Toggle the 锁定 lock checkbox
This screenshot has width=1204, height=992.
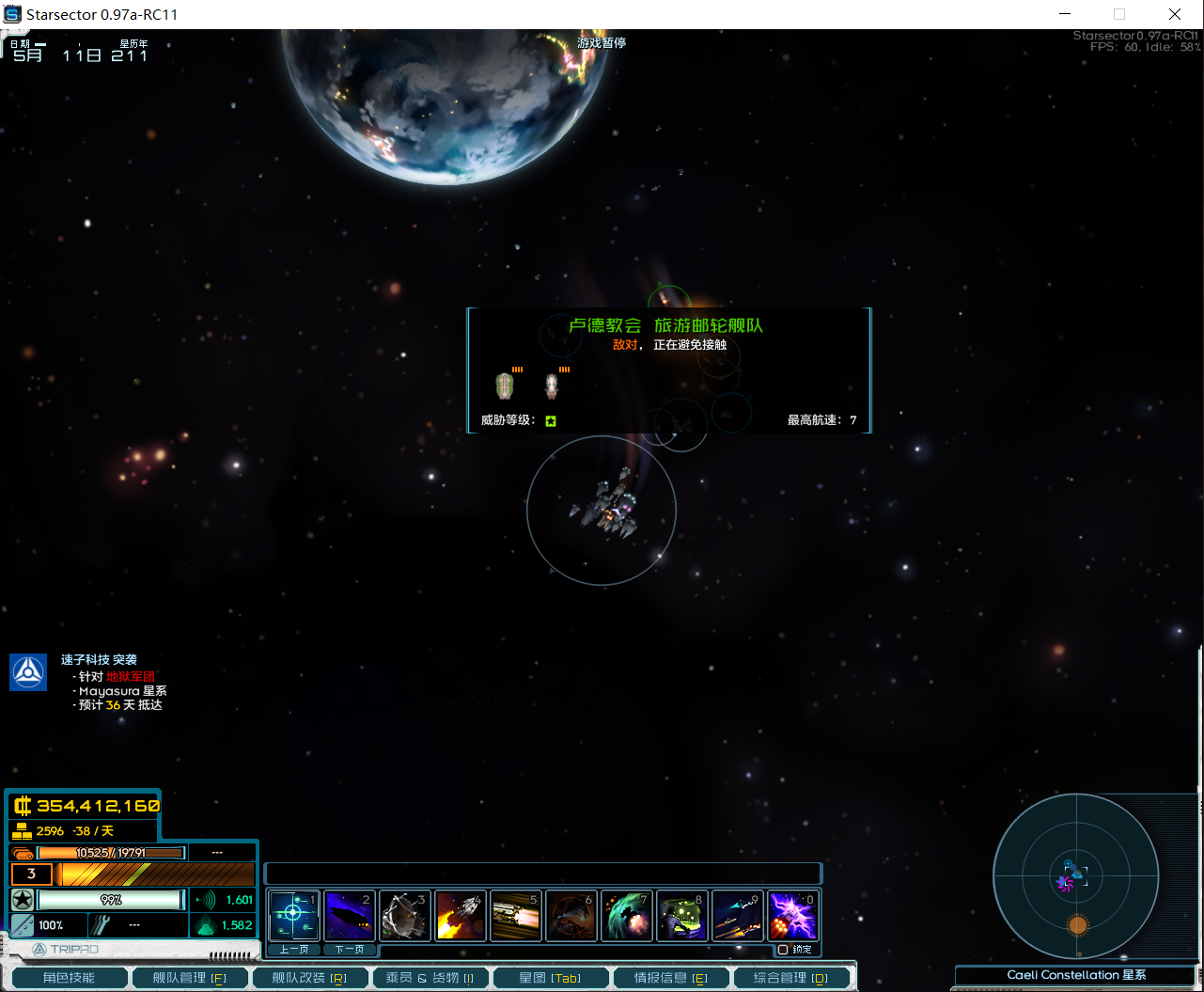[783, 950]
